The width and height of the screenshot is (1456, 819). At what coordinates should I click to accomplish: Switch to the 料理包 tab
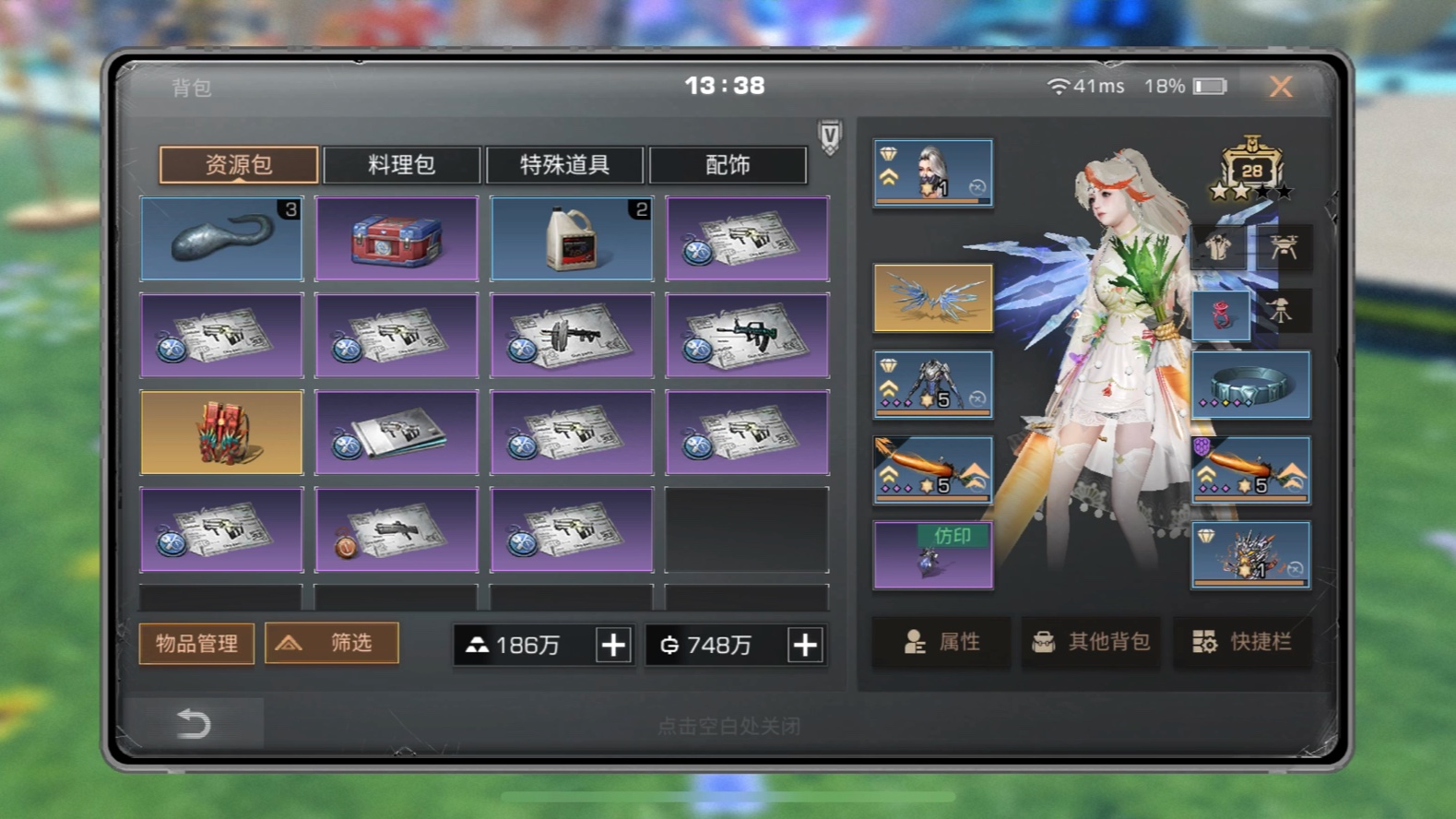[x=401, y=164]
